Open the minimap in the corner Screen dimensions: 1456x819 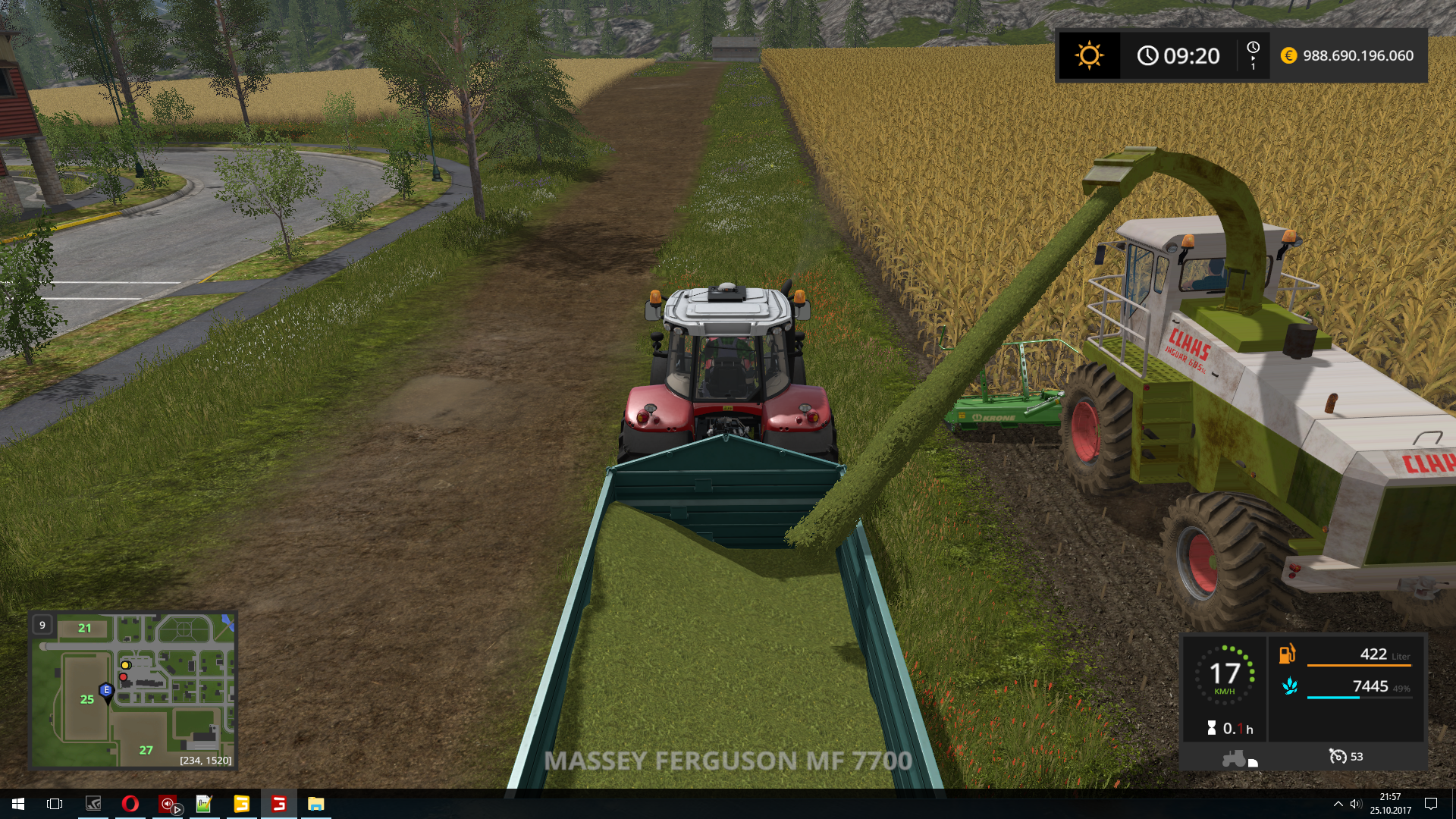133,690
